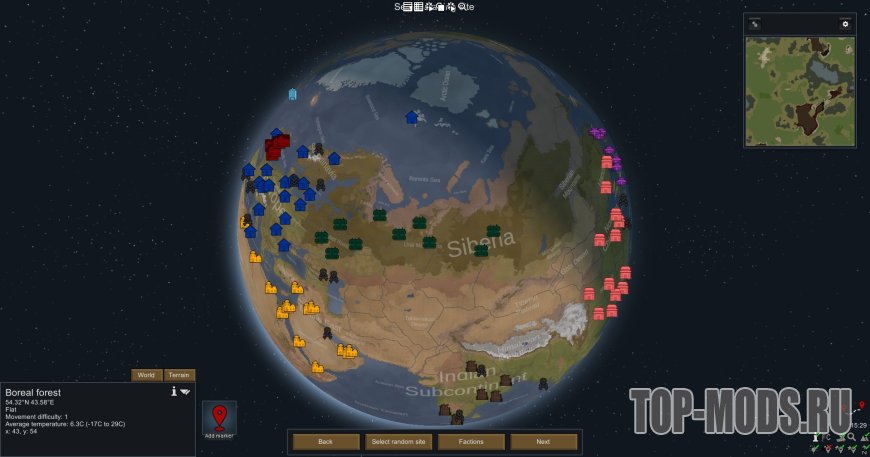The image size is (870, 457).
Task: Switch to the Terrain tab
Action: pos(178,375)
